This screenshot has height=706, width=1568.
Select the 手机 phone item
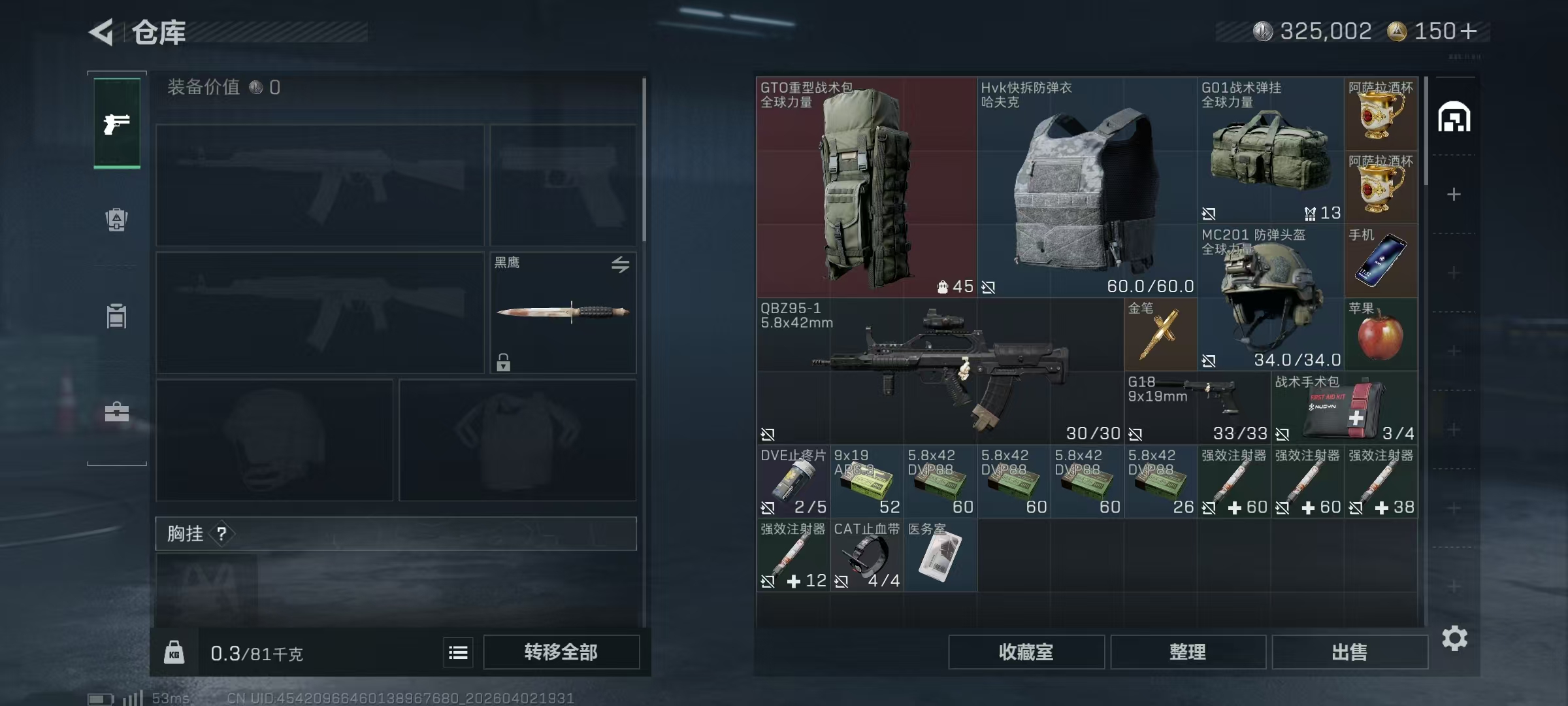pos(1380,261)
